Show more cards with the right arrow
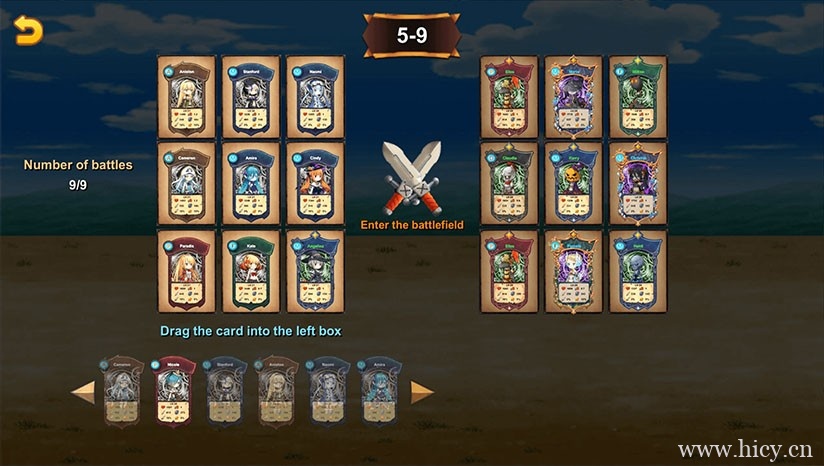Viewport: 824px width, 466px height. (x=422, y=392)
